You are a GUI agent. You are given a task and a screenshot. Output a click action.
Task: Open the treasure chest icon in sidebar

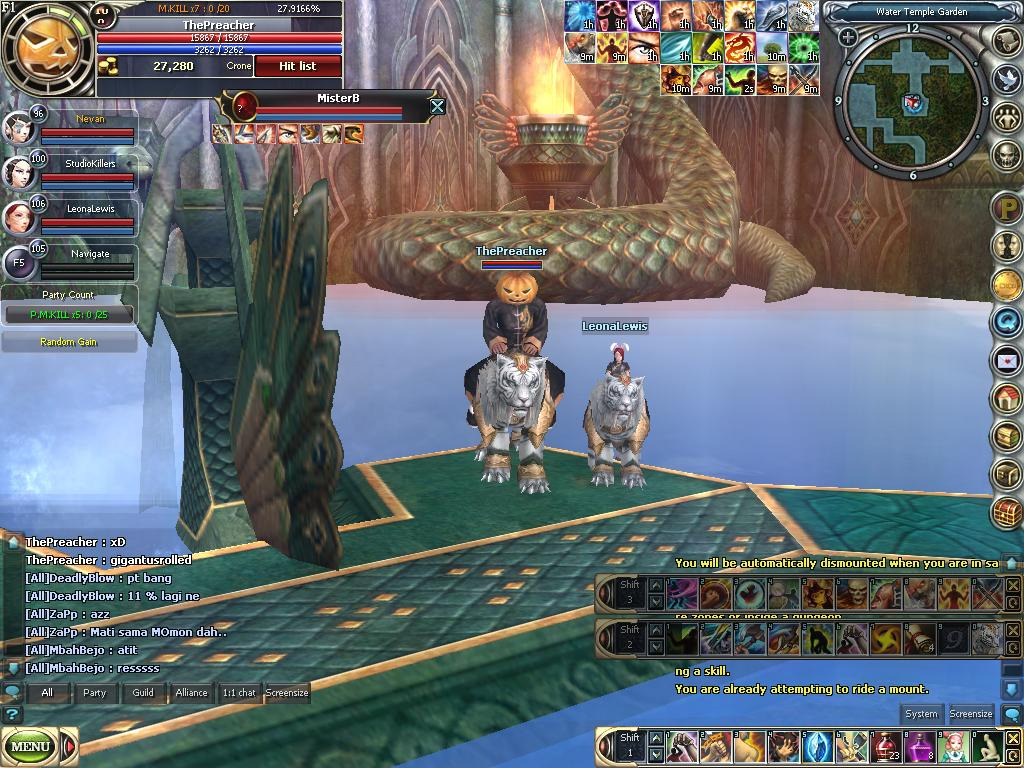pos(1006,512)
